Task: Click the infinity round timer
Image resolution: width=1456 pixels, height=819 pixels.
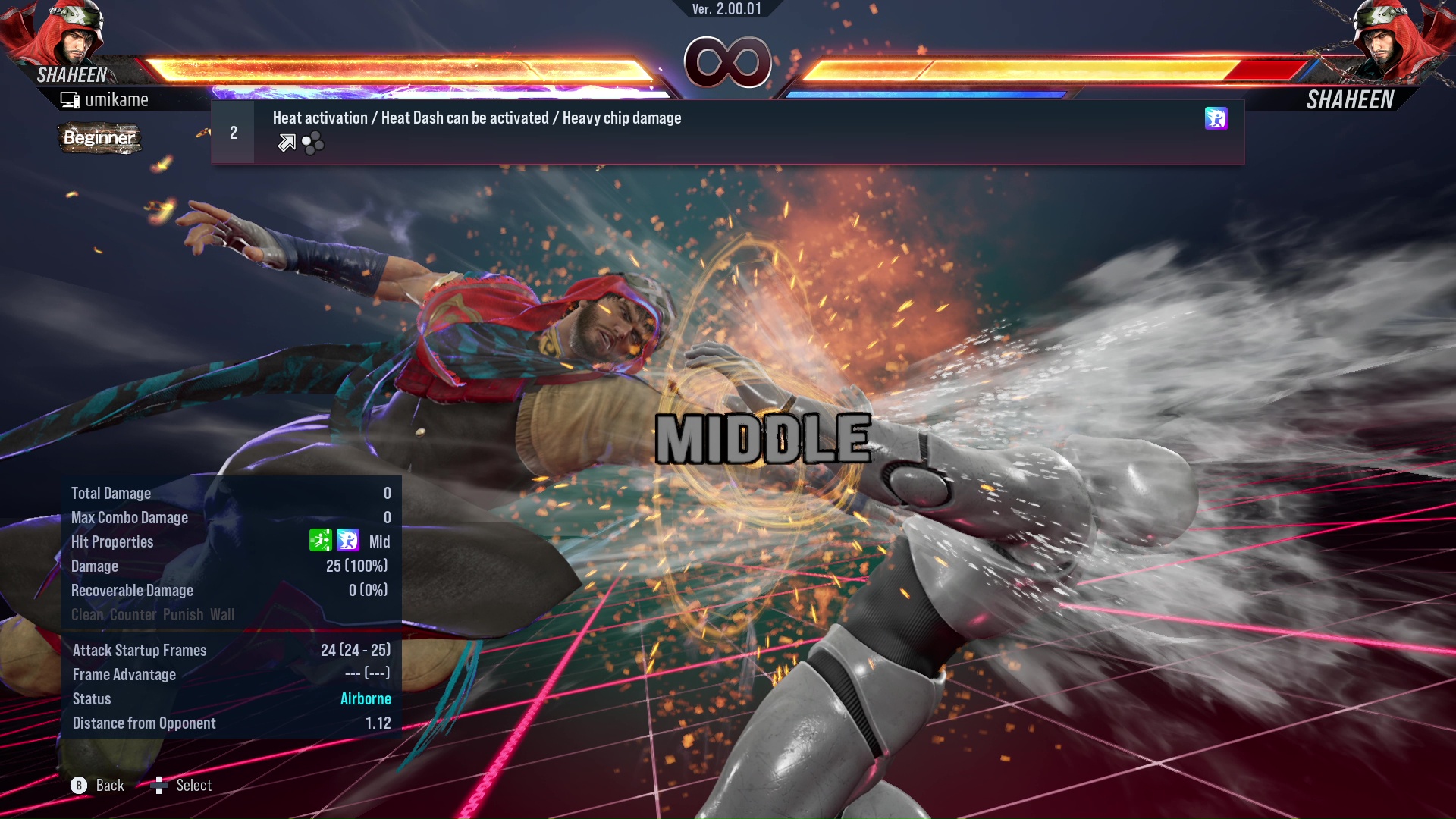Action: (727, 62)
